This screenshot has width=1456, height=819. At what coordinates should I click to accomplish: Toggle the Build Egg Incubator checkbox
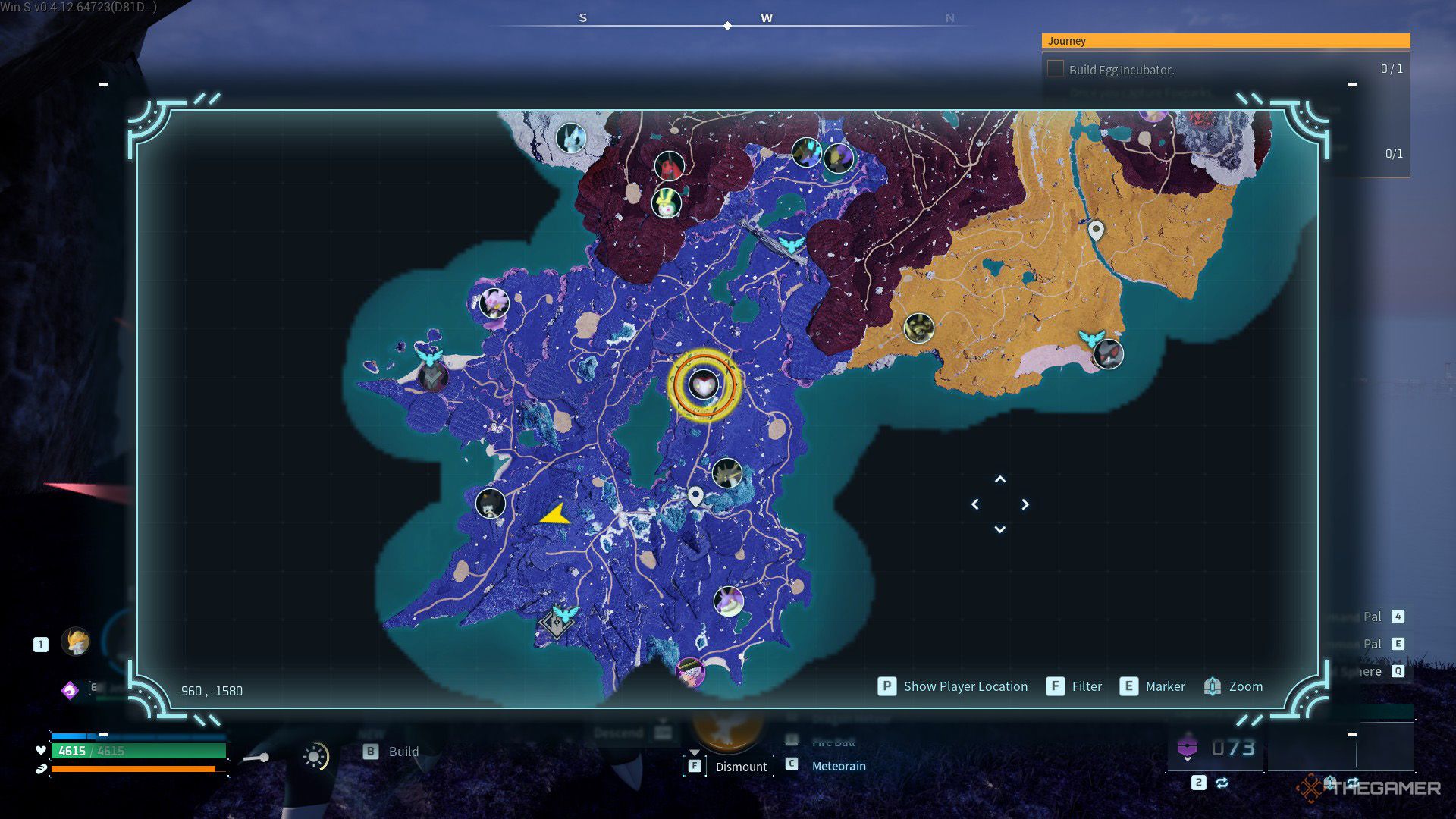pyautogui.click(x=1055, y=68)
